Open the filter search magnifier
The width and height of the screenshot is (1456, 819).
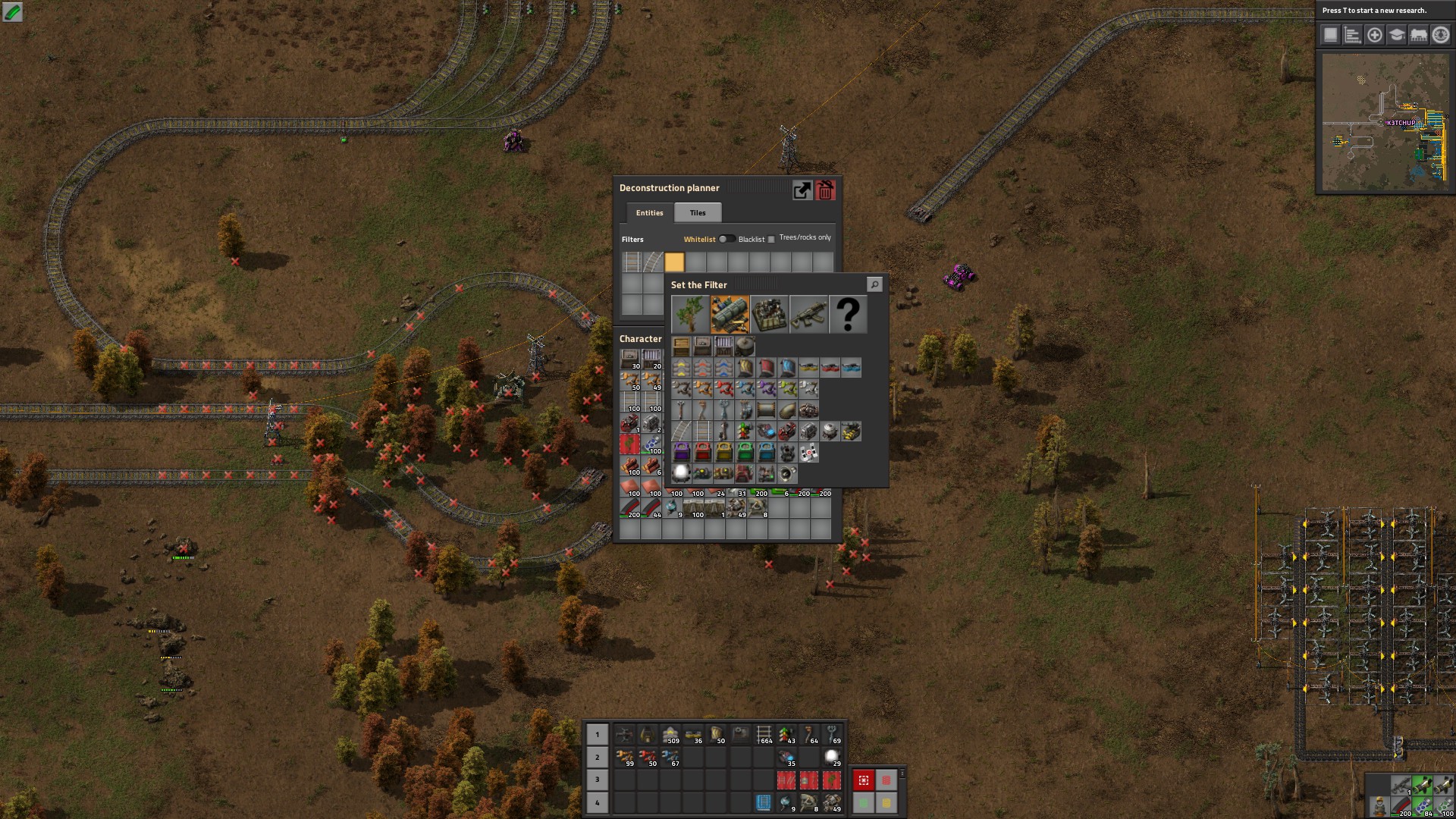coord(874,284)
